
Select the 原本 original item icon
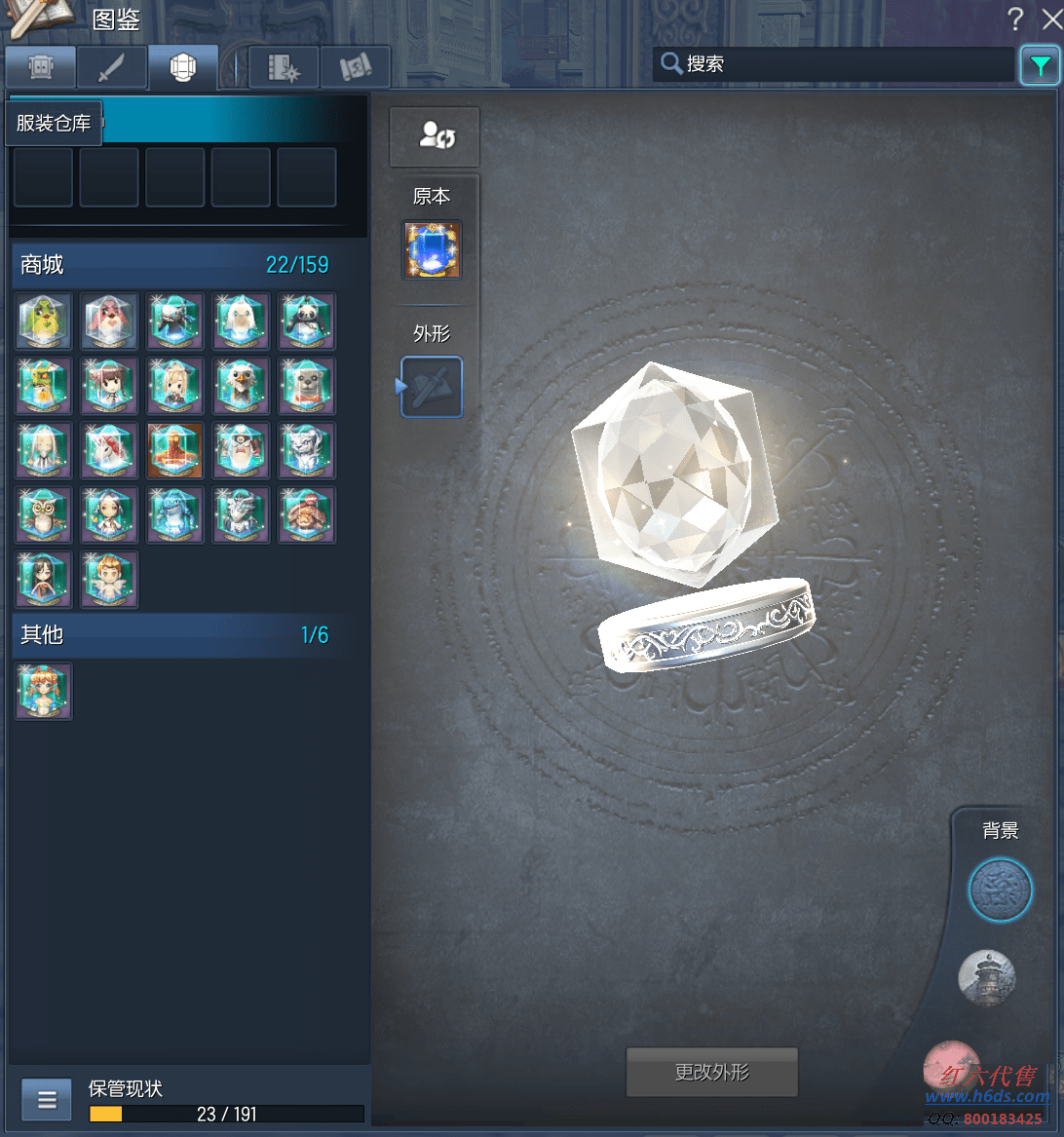(x=432, y=248)
